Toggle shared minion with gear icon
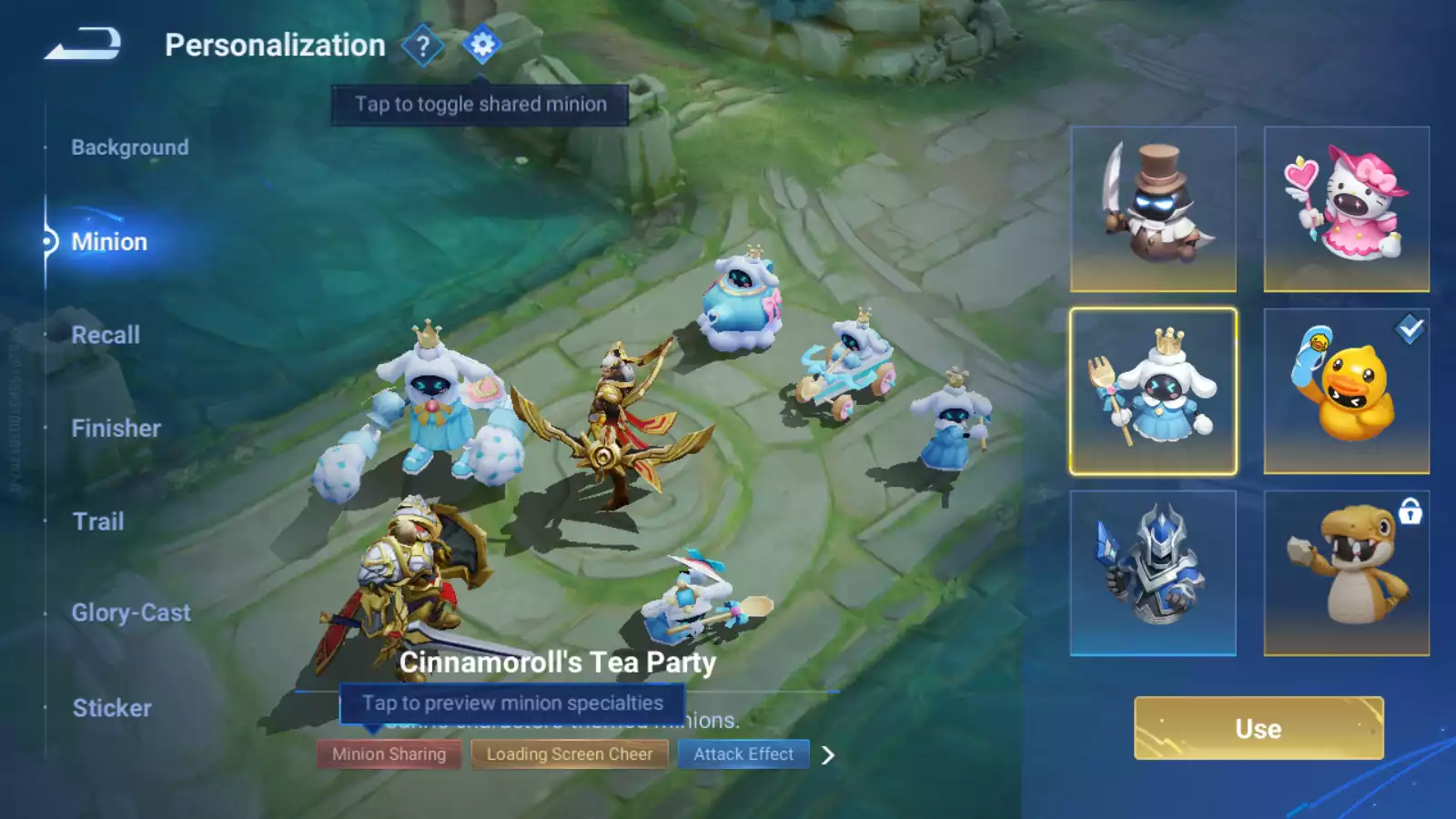 pos(482,45)
